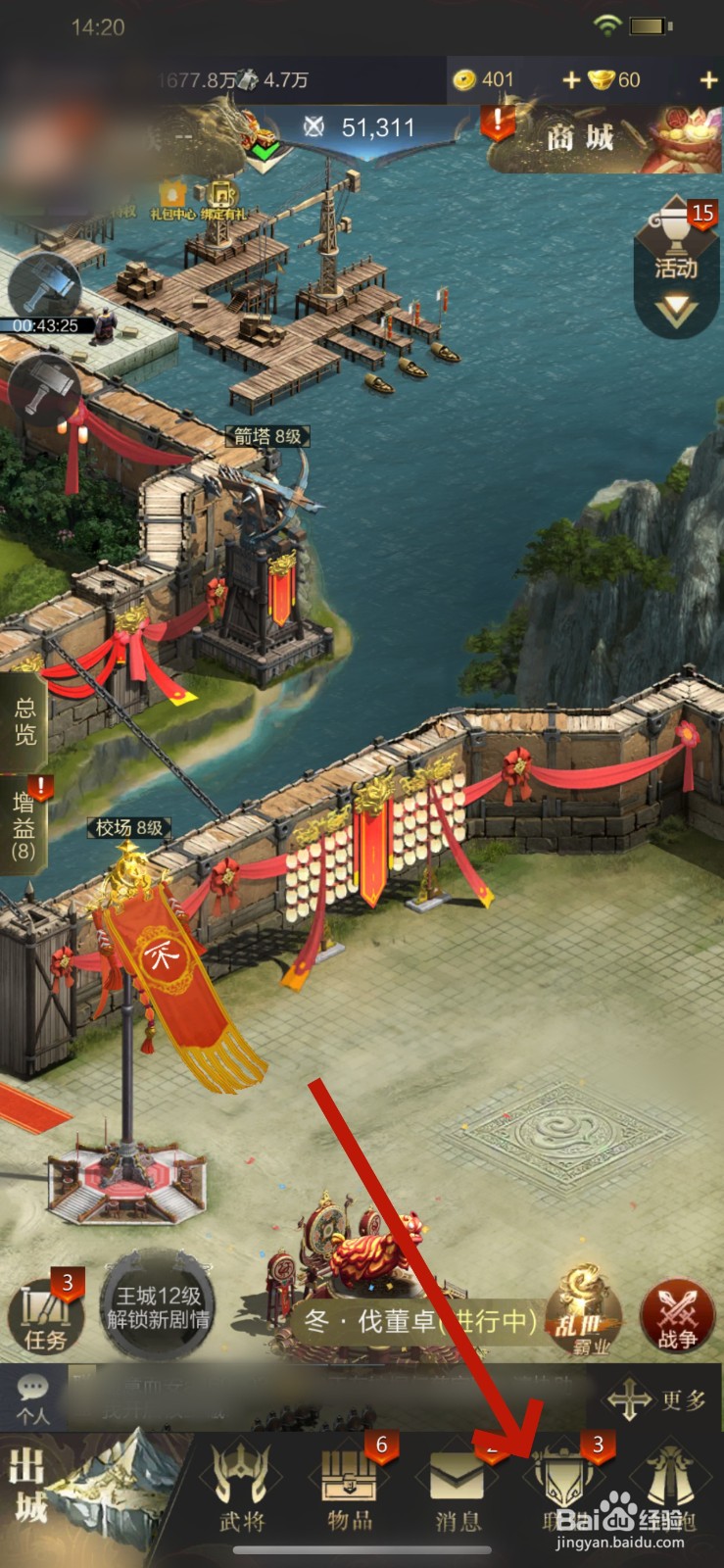Open the 战争 war button
The width and height of the screenshot is (724, 1568).
point(677,1315)
